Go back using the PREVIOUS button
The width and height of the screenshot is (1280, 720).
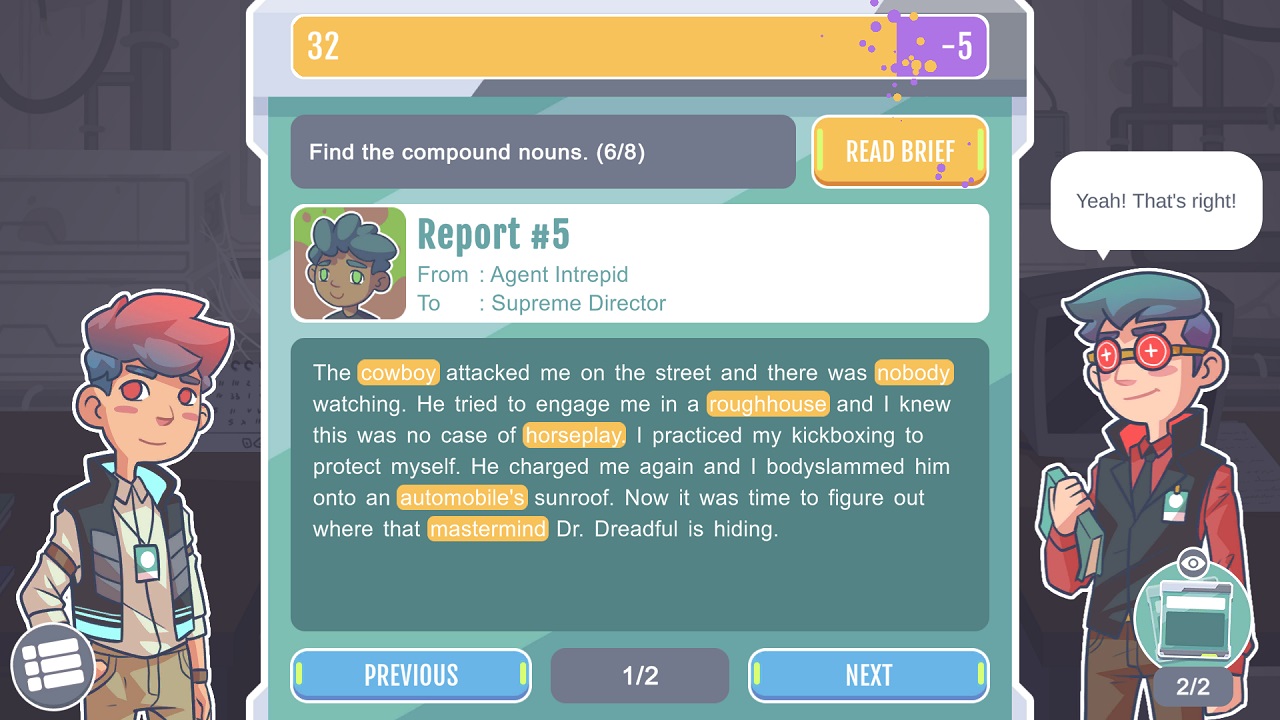click(410, 675)
